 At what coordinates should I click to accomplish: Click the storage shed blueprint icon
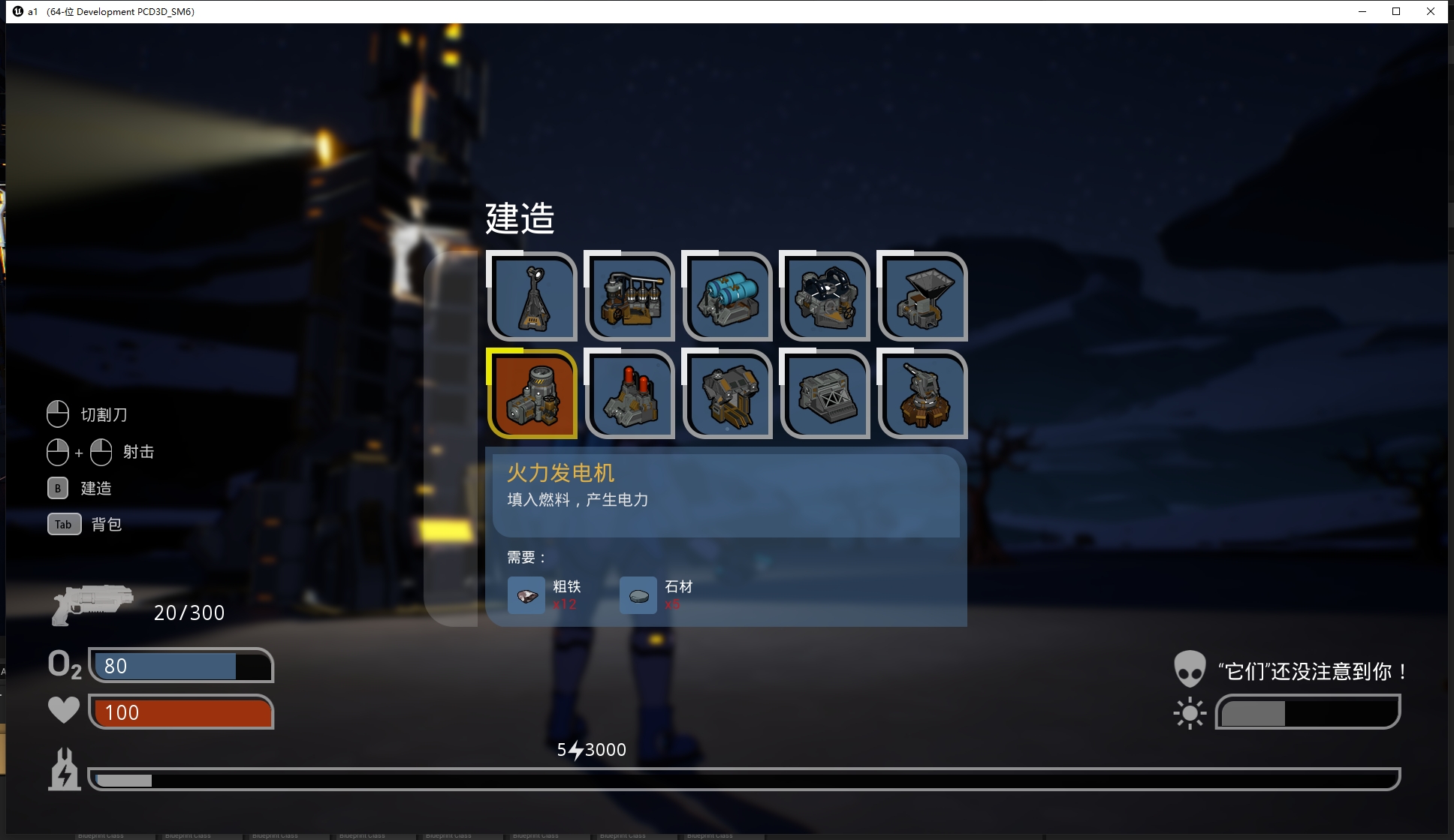pos(825,394)
